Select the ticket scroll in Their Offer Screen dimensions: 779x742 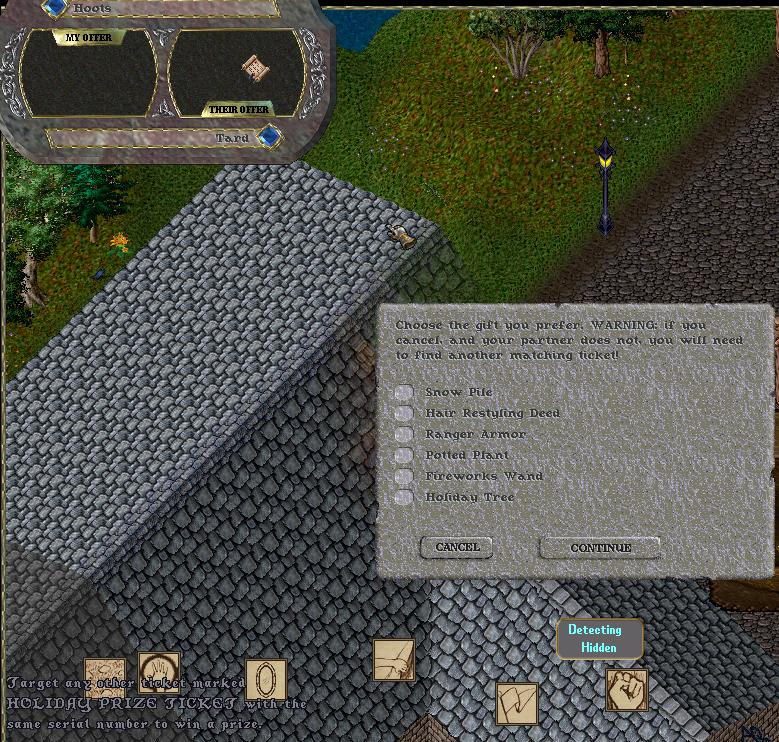coord(256,68)
